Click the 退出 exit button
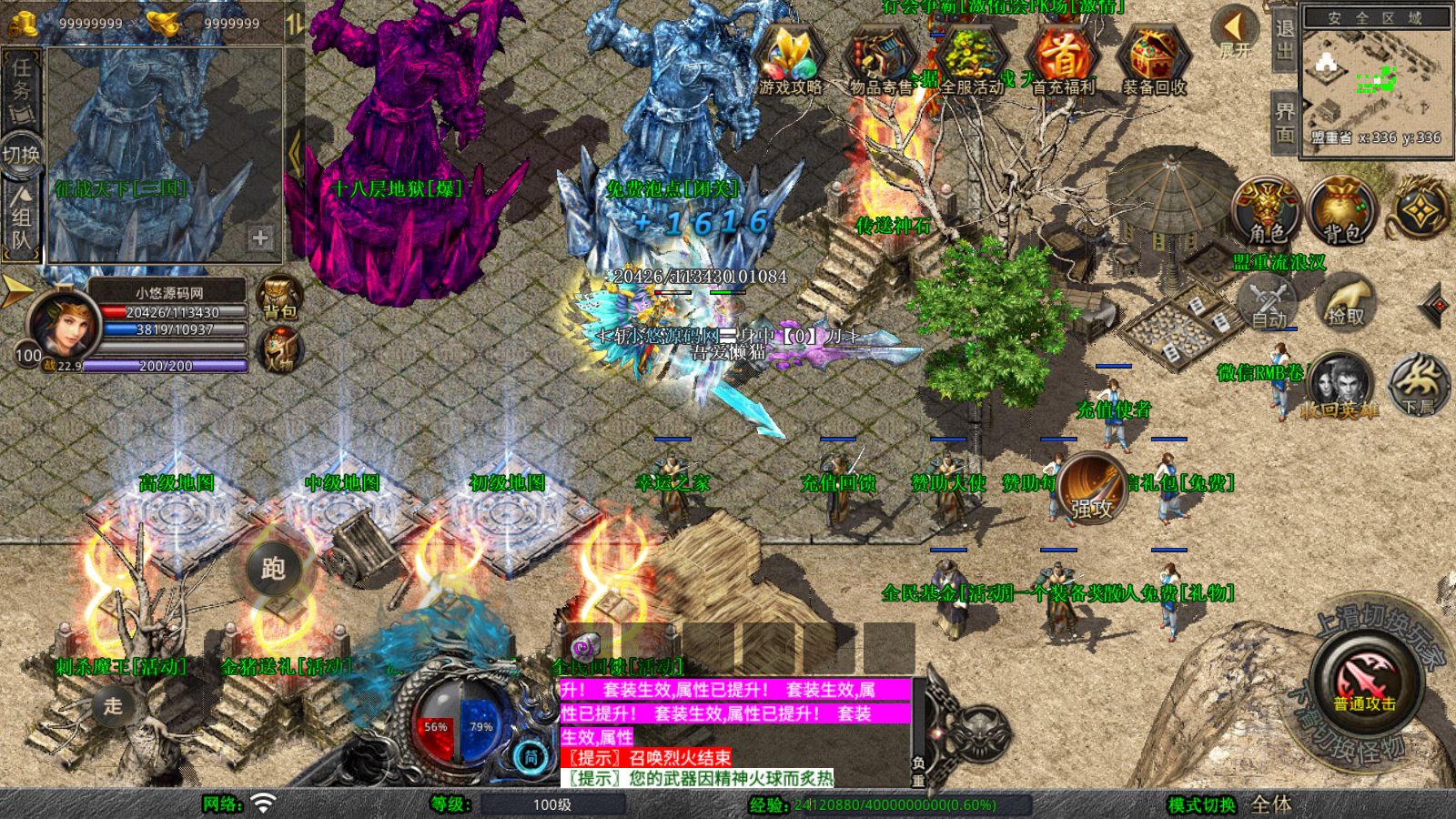The width and height of the screenshot is (1456, 819). click(1285, 38)
